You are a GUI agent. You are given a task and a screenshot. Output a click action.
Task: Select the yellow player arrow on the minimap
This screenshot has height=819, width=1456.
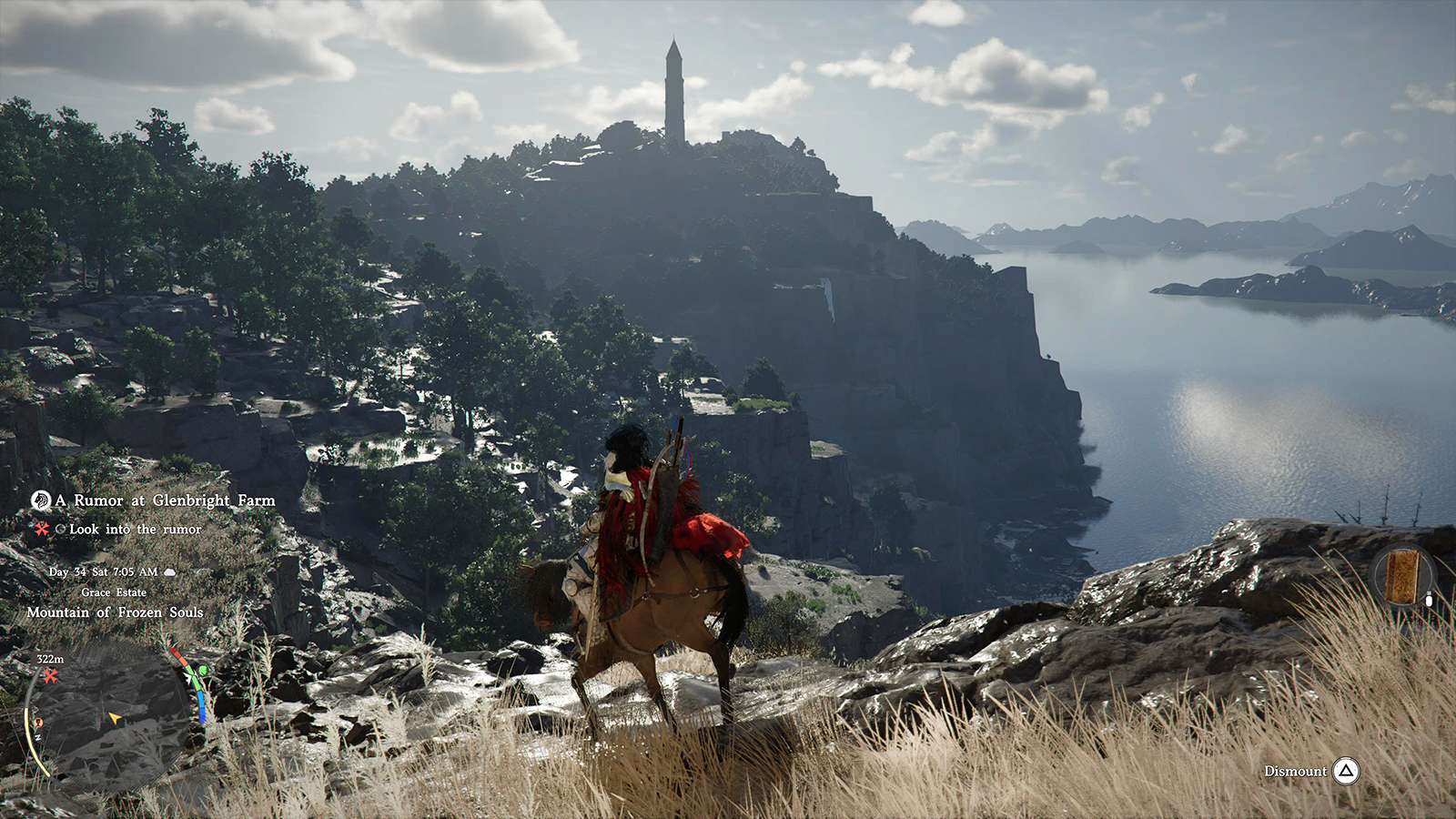[x=115, y=717]
